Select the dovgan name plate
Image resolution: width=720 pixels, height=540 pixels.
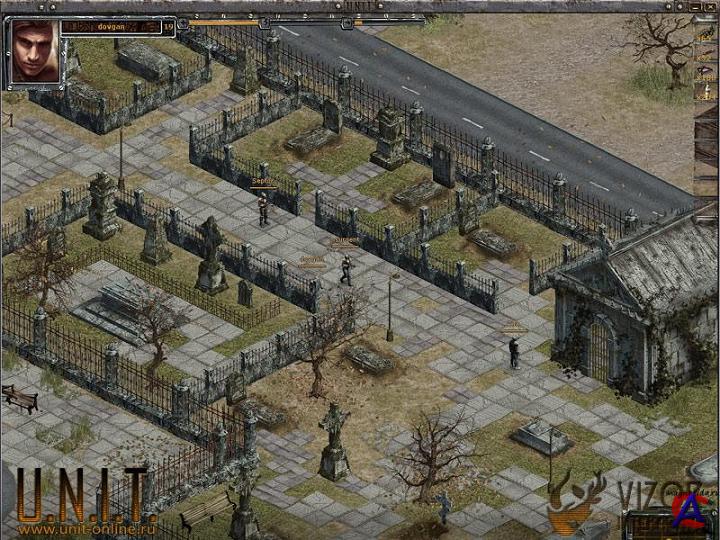[108, 27]
